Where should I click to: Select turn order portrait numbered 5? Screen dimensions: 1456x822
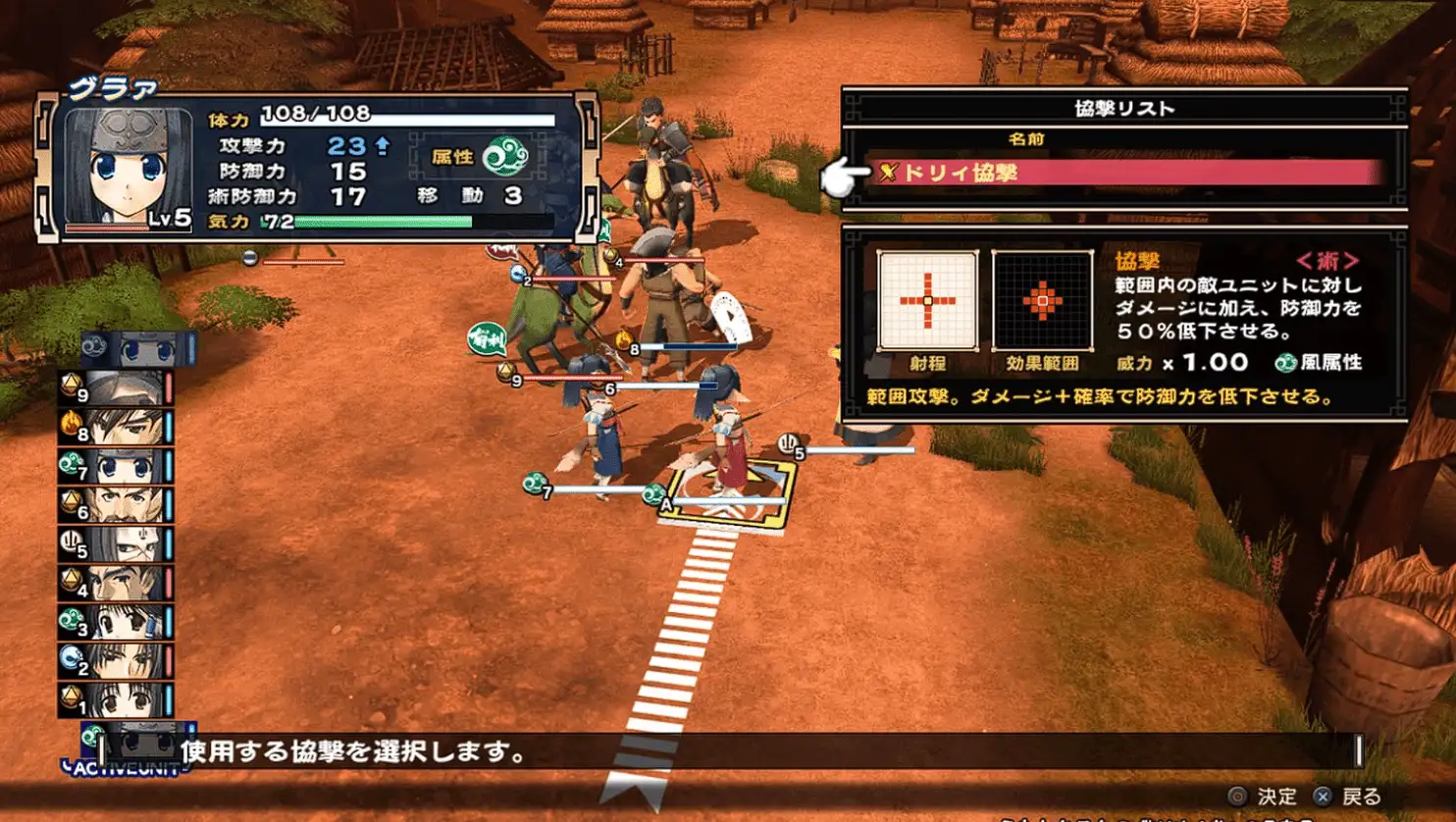(120, 543)
